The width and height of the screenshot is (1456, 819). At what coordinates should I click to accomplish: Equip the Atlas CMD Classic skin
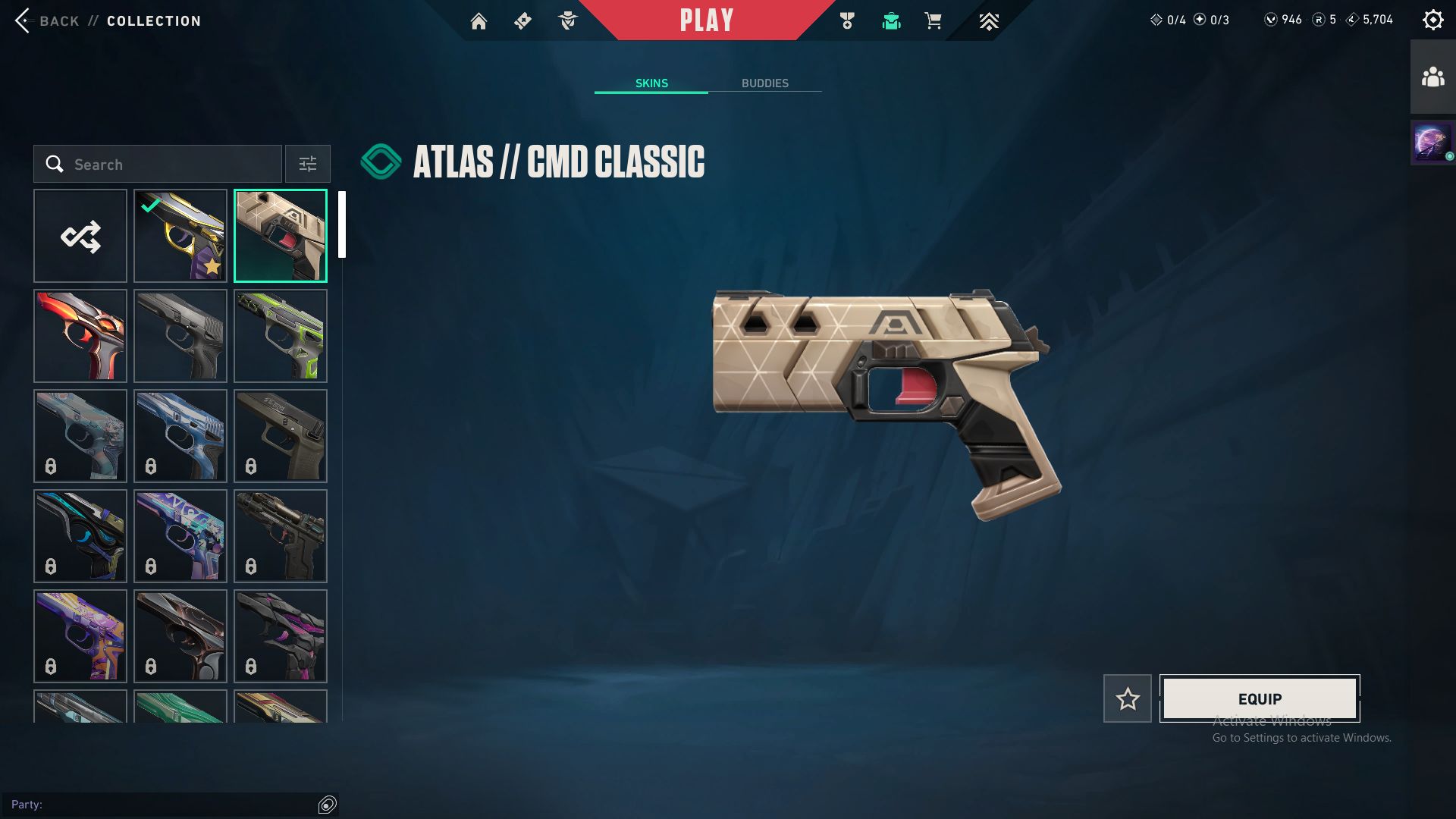tap(1260, 698)
